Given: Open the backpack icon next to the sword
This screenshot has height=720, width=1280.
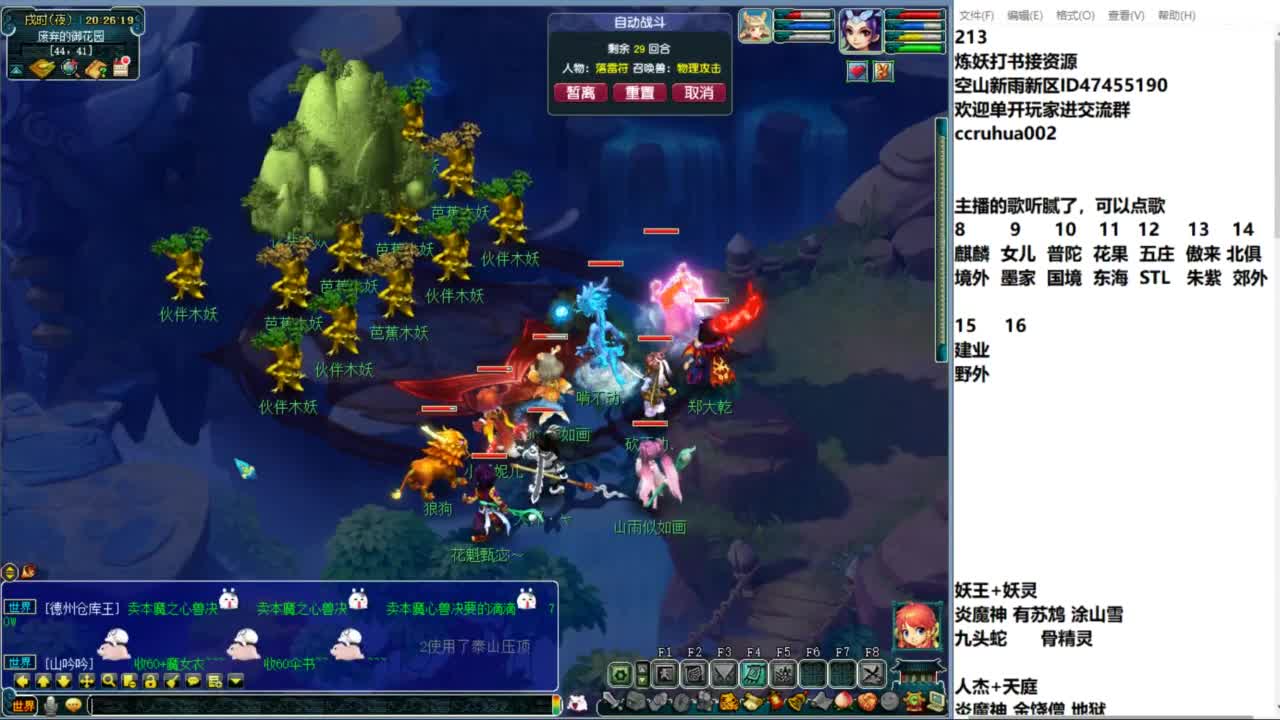Looking at the screenshot, I should pyautogui.click(x=634, y=700).
